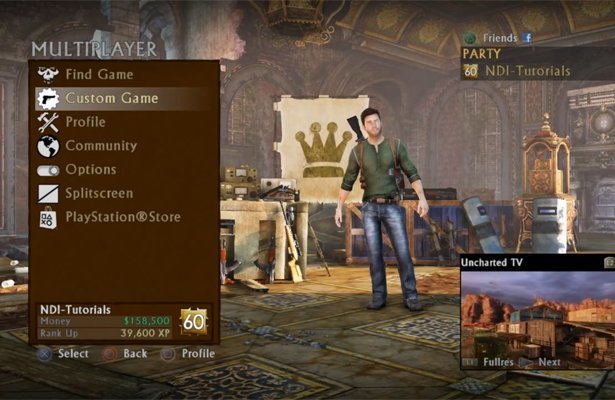The height and width of the screenshot is (400, 615).
Task: Open the PlayStation Store entry
Action: pos(123,216)
